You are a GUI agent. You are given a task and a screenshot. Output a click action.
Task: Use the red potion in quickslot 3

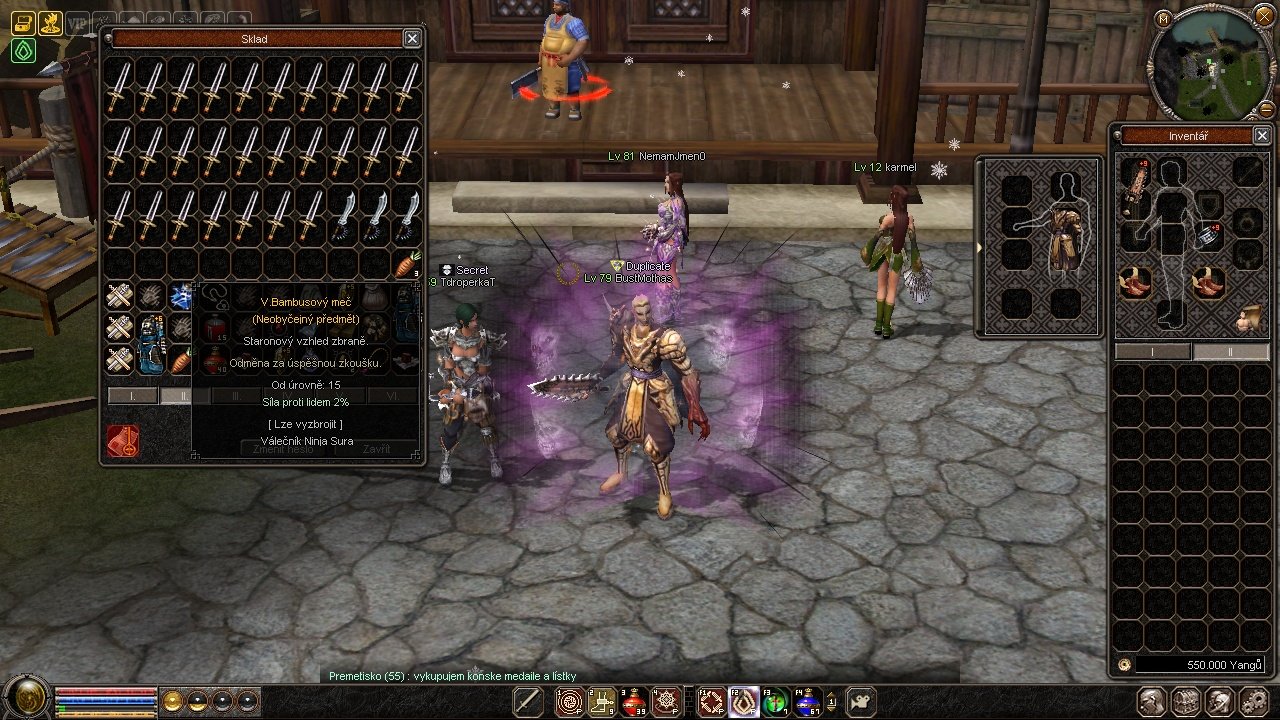coord(634,702)
